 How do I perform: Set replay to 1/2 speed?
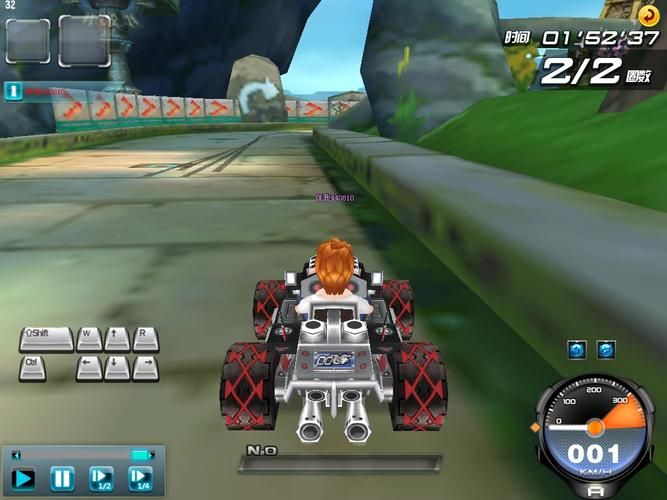pos(101,479)
